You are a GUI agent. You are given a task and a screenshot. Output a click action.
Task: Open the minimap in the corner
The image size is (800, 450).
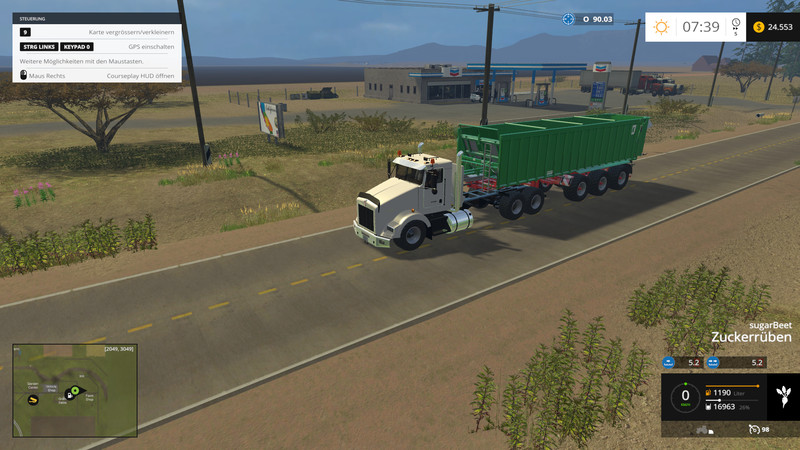(73, 389)
